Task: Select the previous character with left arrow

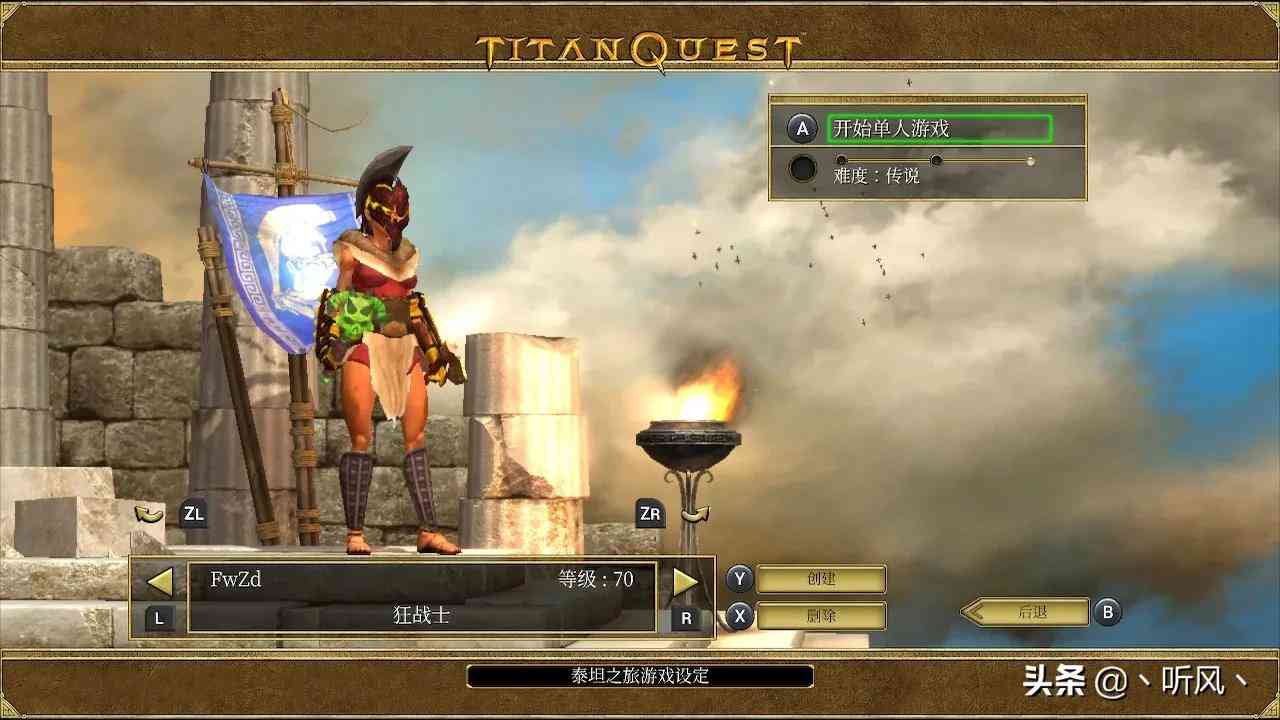Action: tap(160, 581)
